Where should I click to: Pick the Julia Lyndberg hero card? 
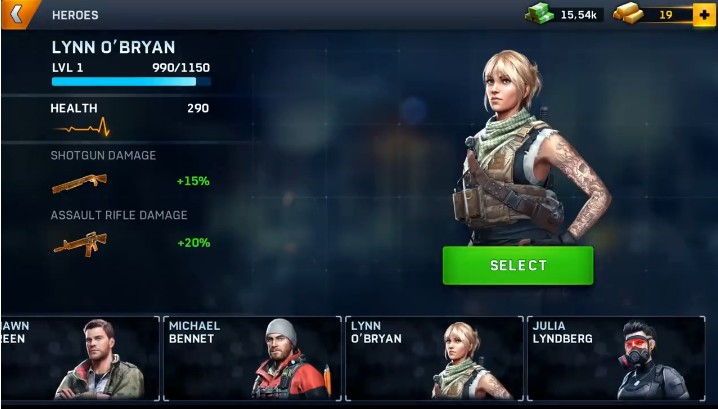pyautogui.click(x=614, y=358)
